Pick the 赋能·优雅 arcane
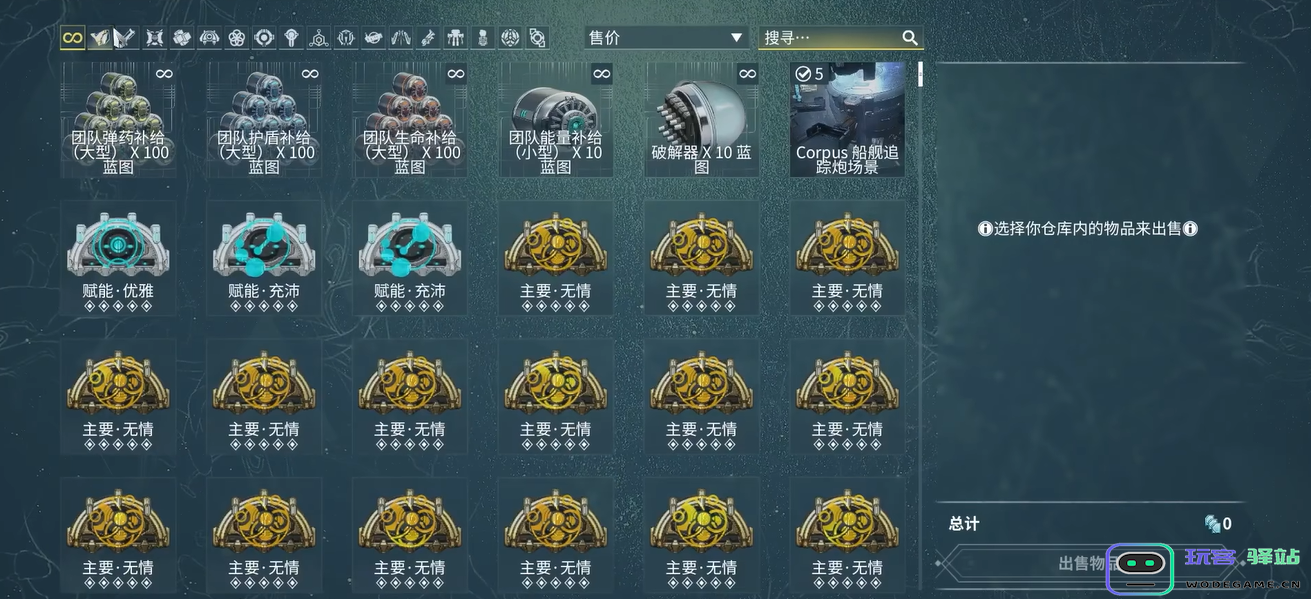Screen dimensions: 1311x599 [119, 258]
